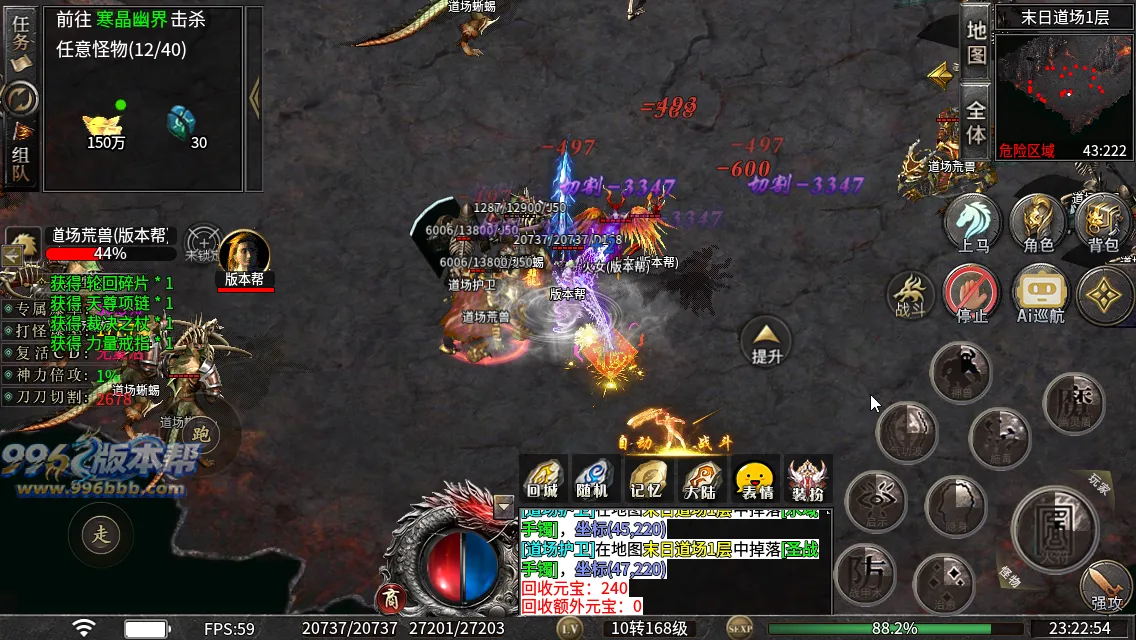Click the circular refresh arrows button
This screenshot has height=640, width=1136.
(x=20, y=98)
